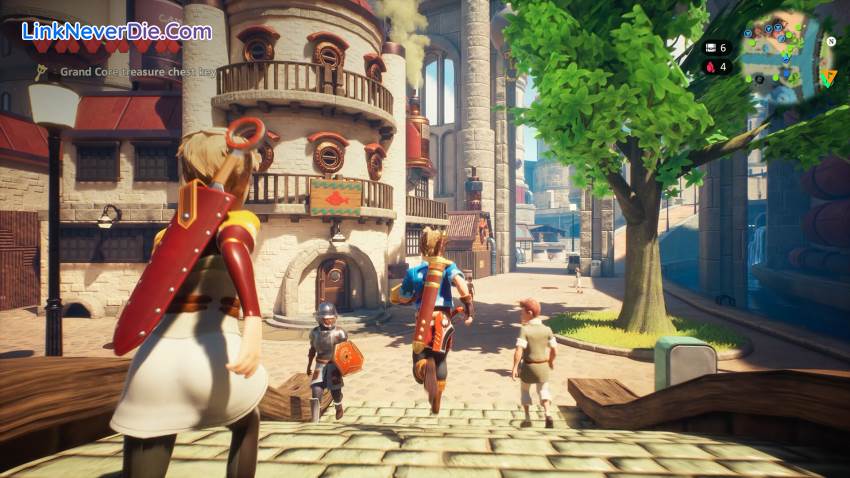
Task: Open the Grand Core treasure chest key notification
Action: (137, 72)
